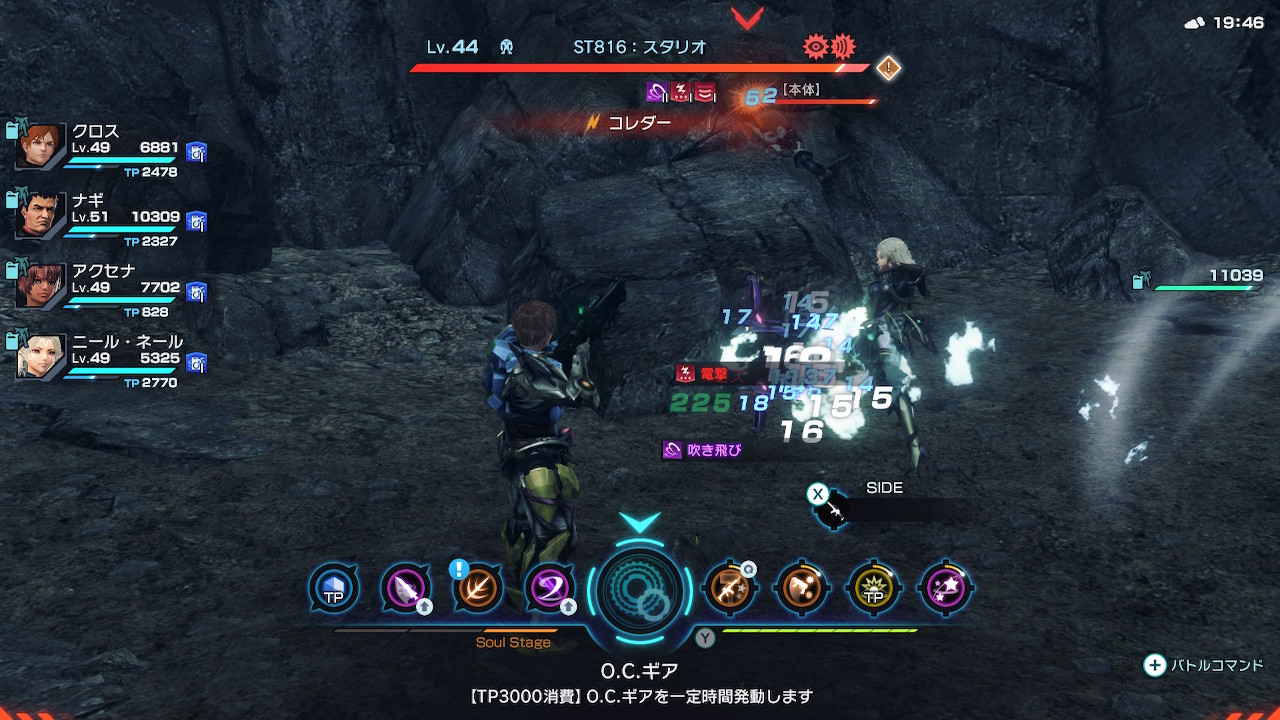The width and height of the screenshot is (1280, 720).
Task: Select party member クロス portrait
Action: pyautogui.click(x=41, y=147)
